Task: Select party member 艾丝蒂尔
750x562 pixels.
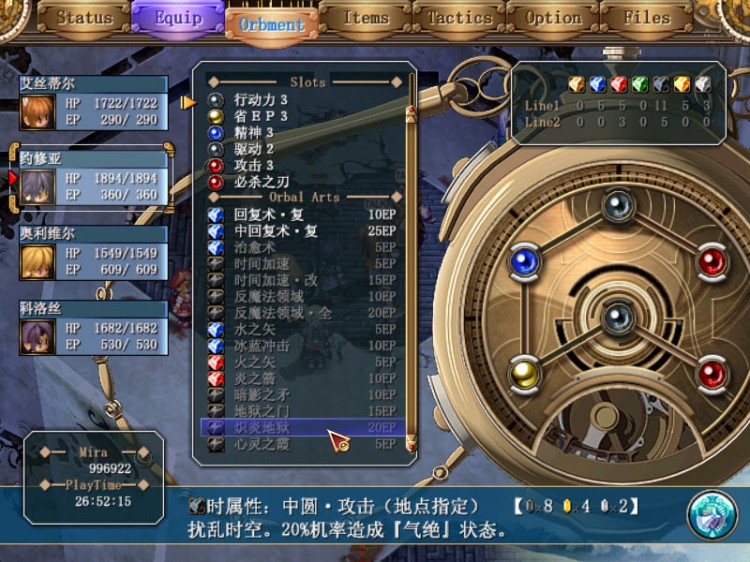Action: point(93,104)
